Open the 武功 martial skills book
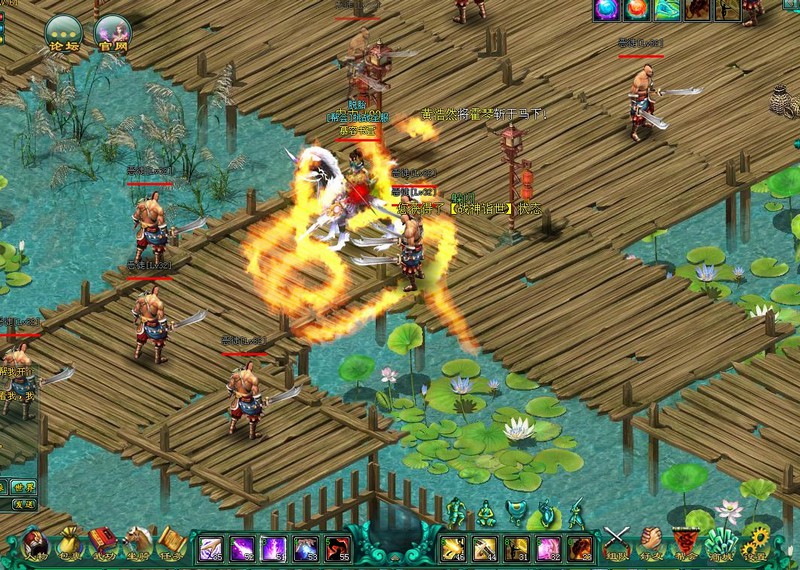Viewport: 800px width, 570px height. click(102, 545)
